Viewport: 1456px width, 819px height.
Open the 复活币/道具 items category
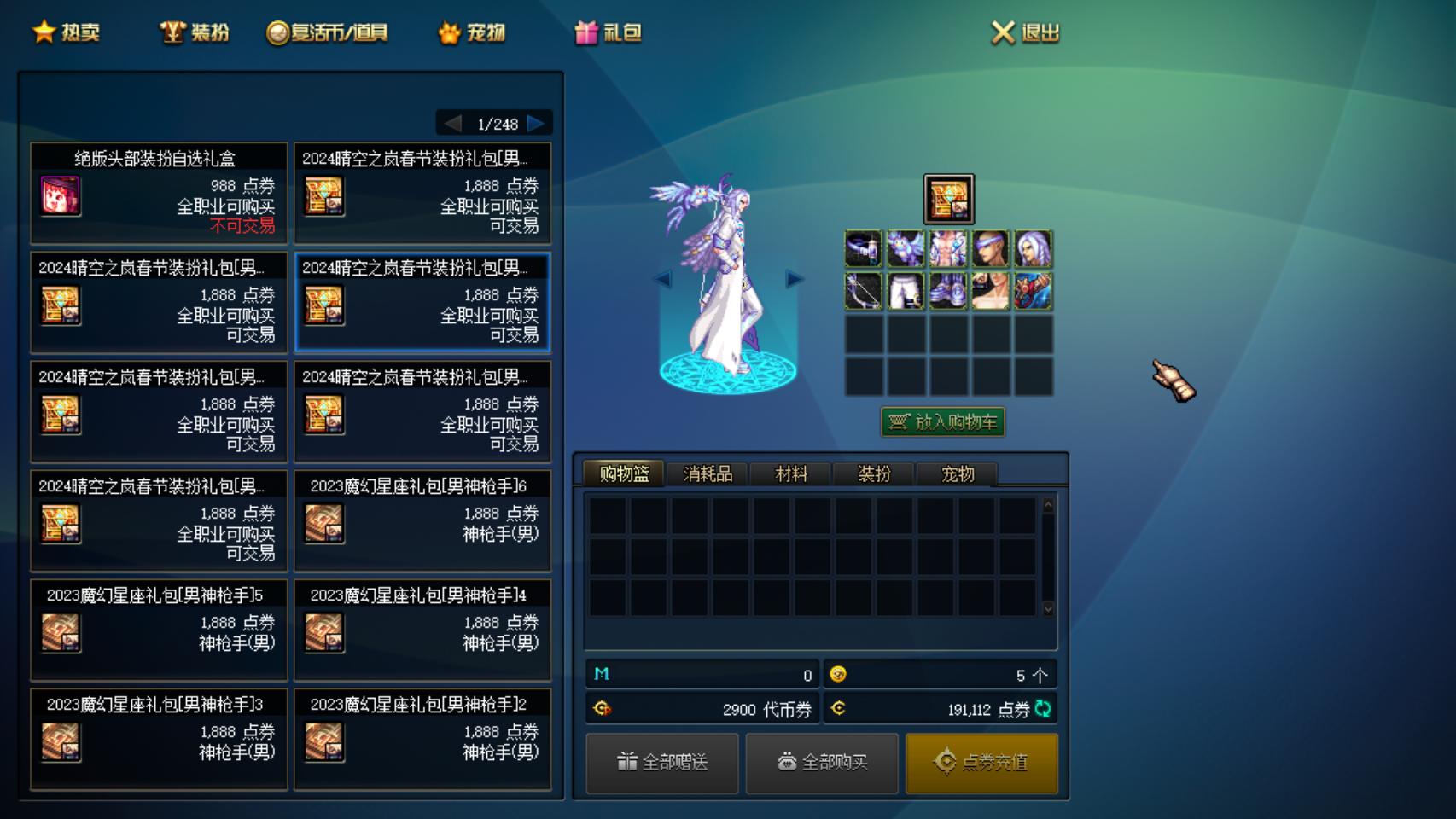coord(328,32)
